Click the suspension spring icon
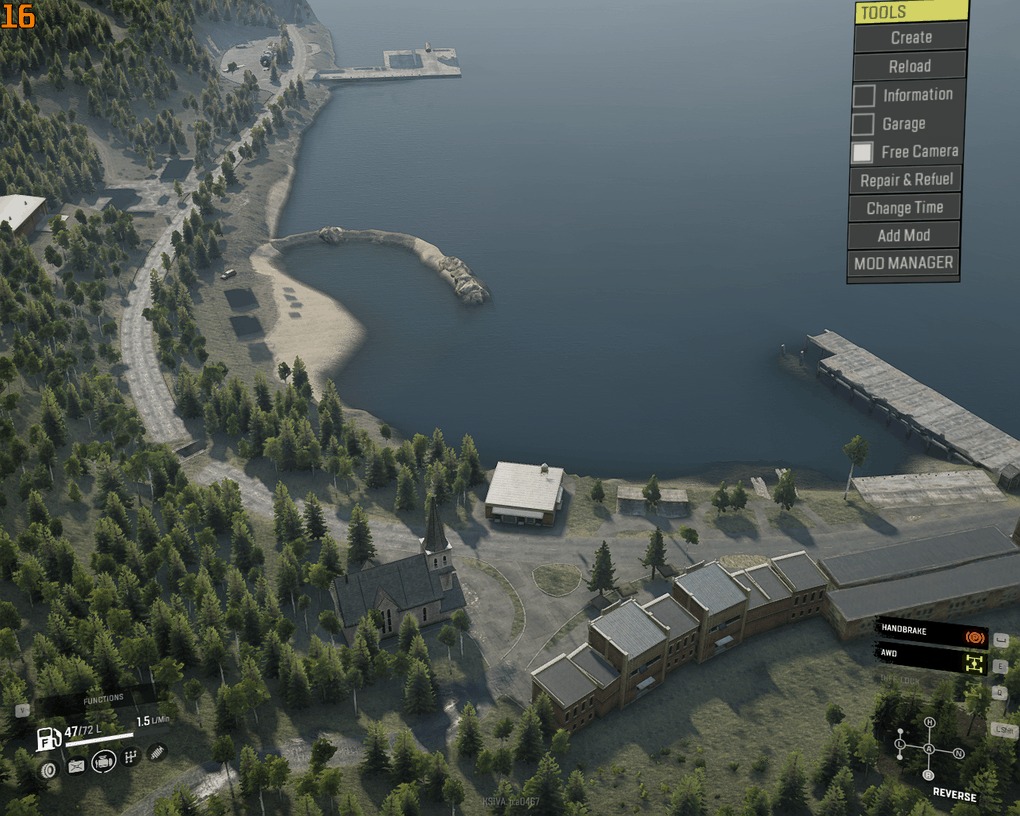This screenshot has width=1020, height=816. [x=157, y=751]
